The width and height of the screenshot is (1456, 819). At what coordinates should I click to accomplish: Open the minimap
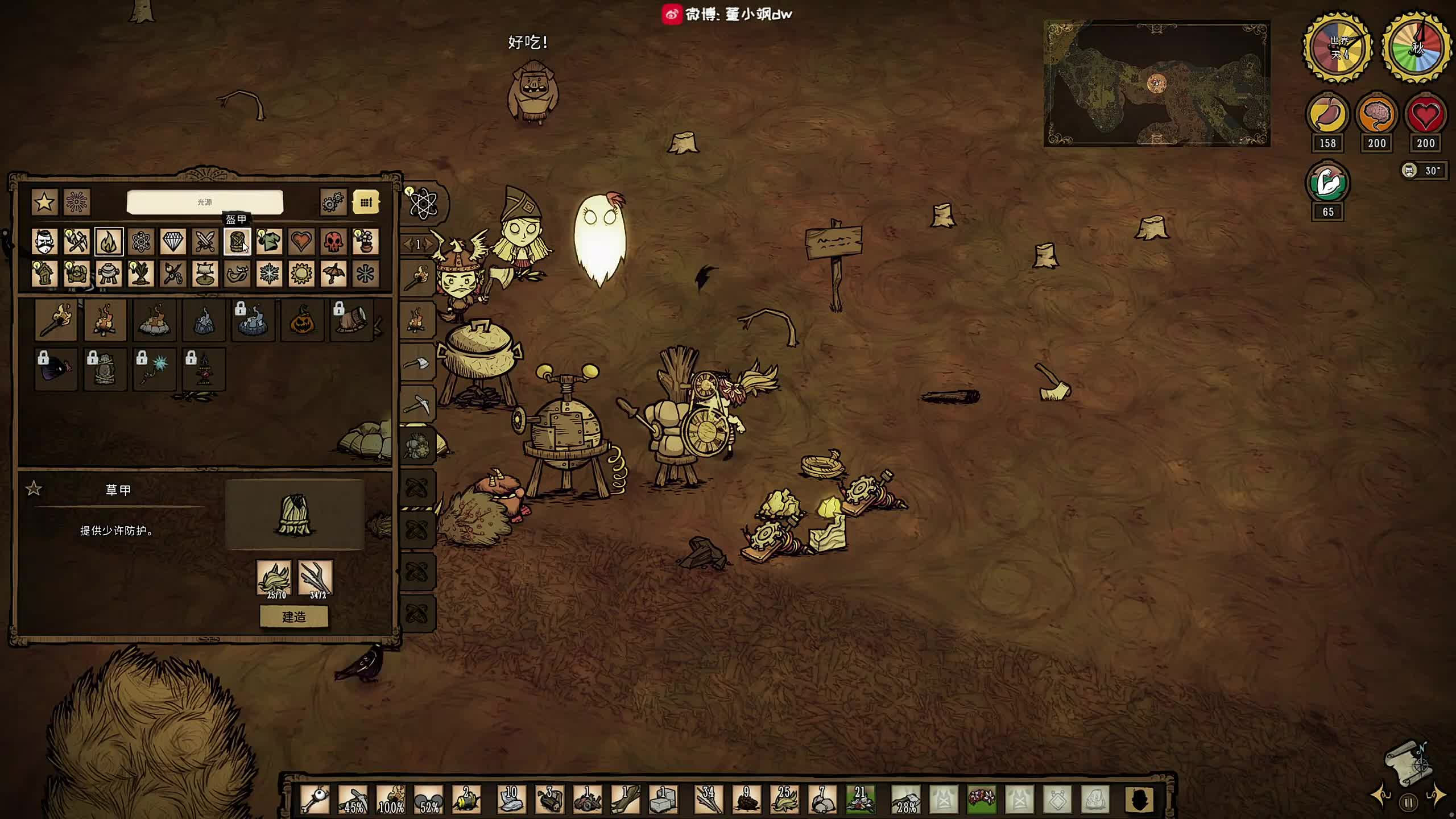(1156, 84)
